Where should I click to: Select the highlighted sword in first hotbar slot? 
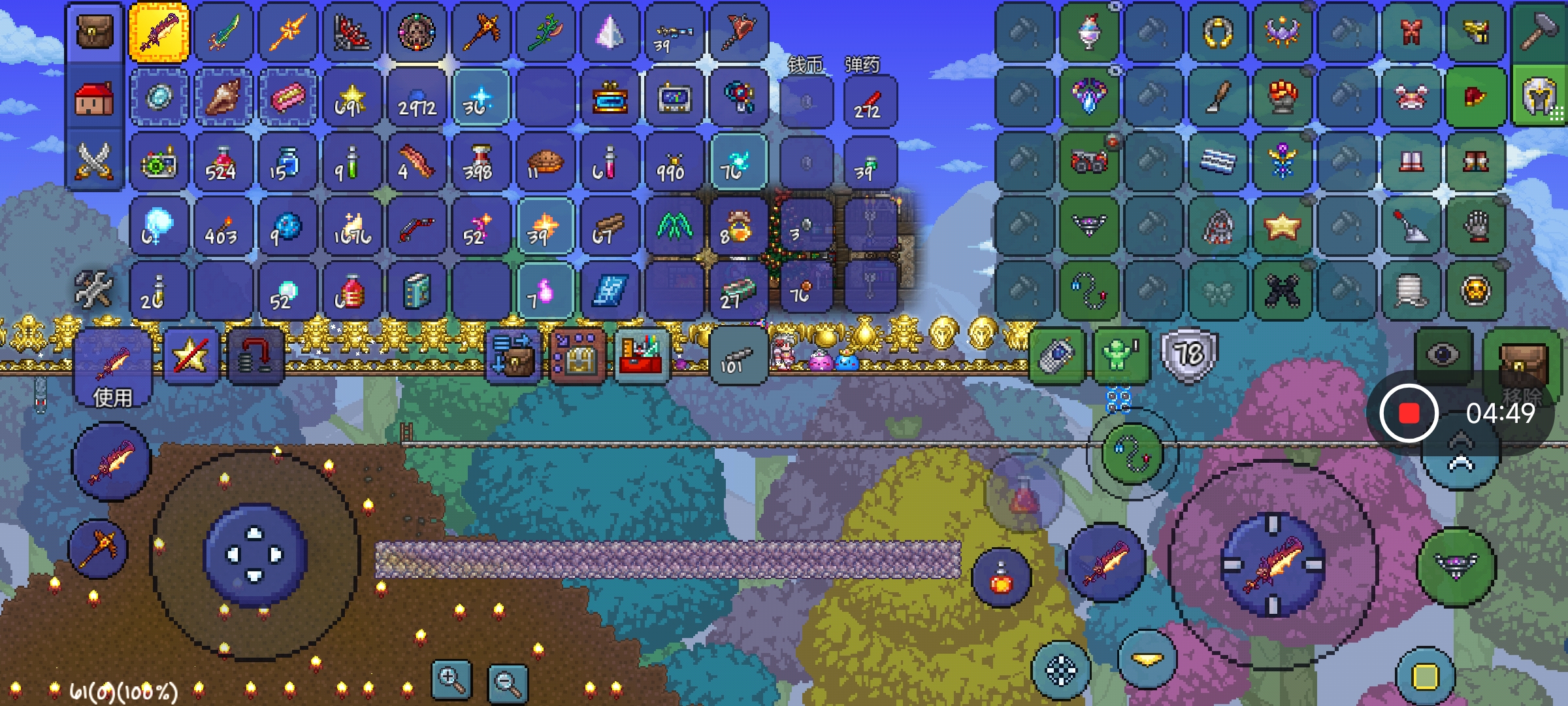[159, 32]
